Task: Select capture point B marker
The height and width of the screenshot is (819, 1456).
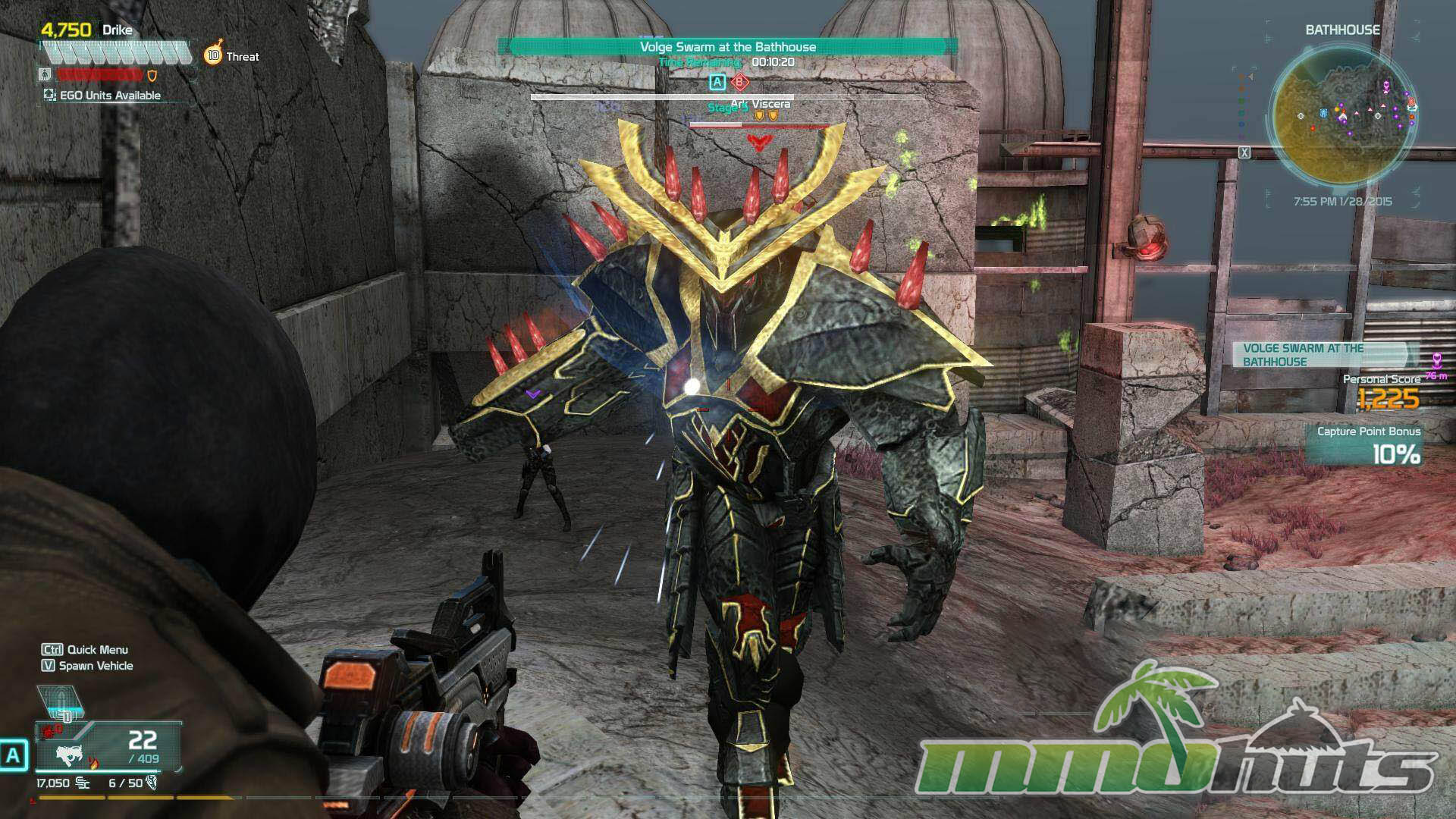Action: (x=739, y=82)
